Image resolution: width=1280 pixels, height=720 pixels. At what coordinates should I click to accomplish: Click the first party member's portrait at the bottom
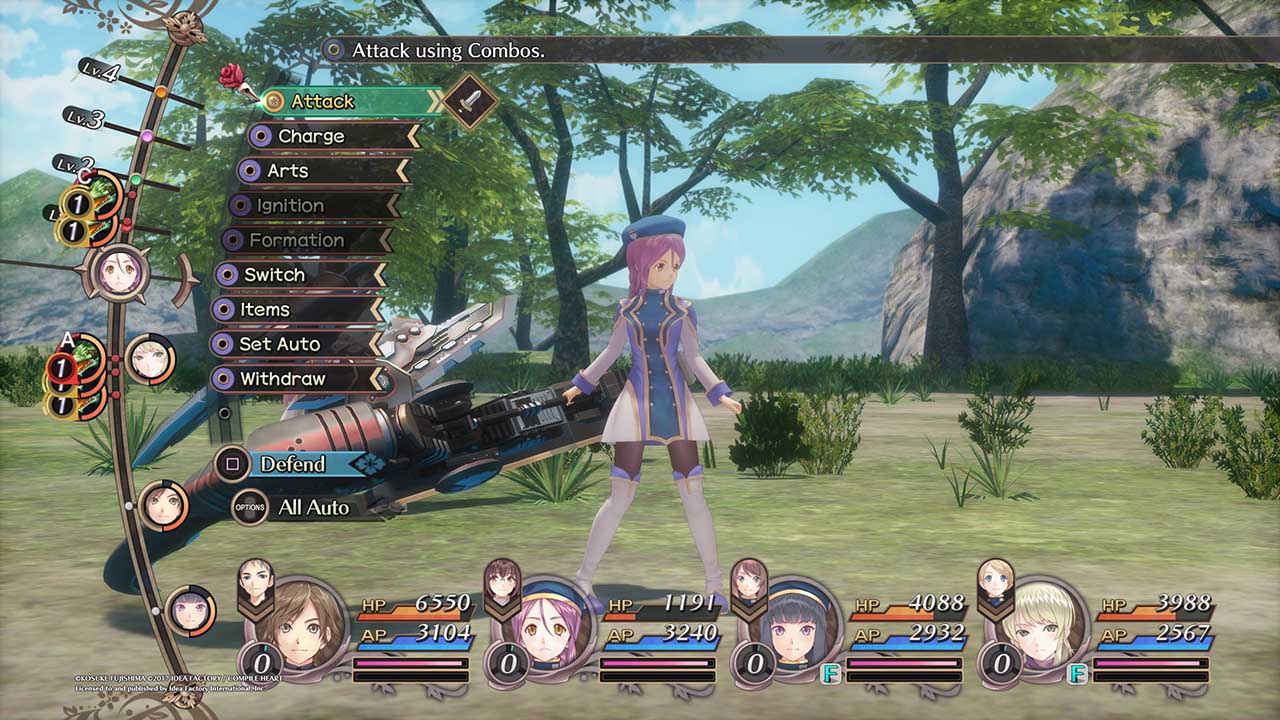point(312,630)
